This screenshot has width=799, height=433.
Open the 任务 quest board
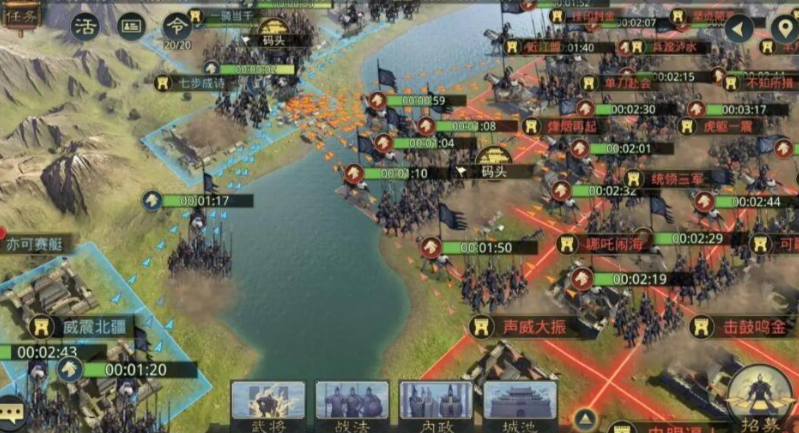click(x=20, y=16)
